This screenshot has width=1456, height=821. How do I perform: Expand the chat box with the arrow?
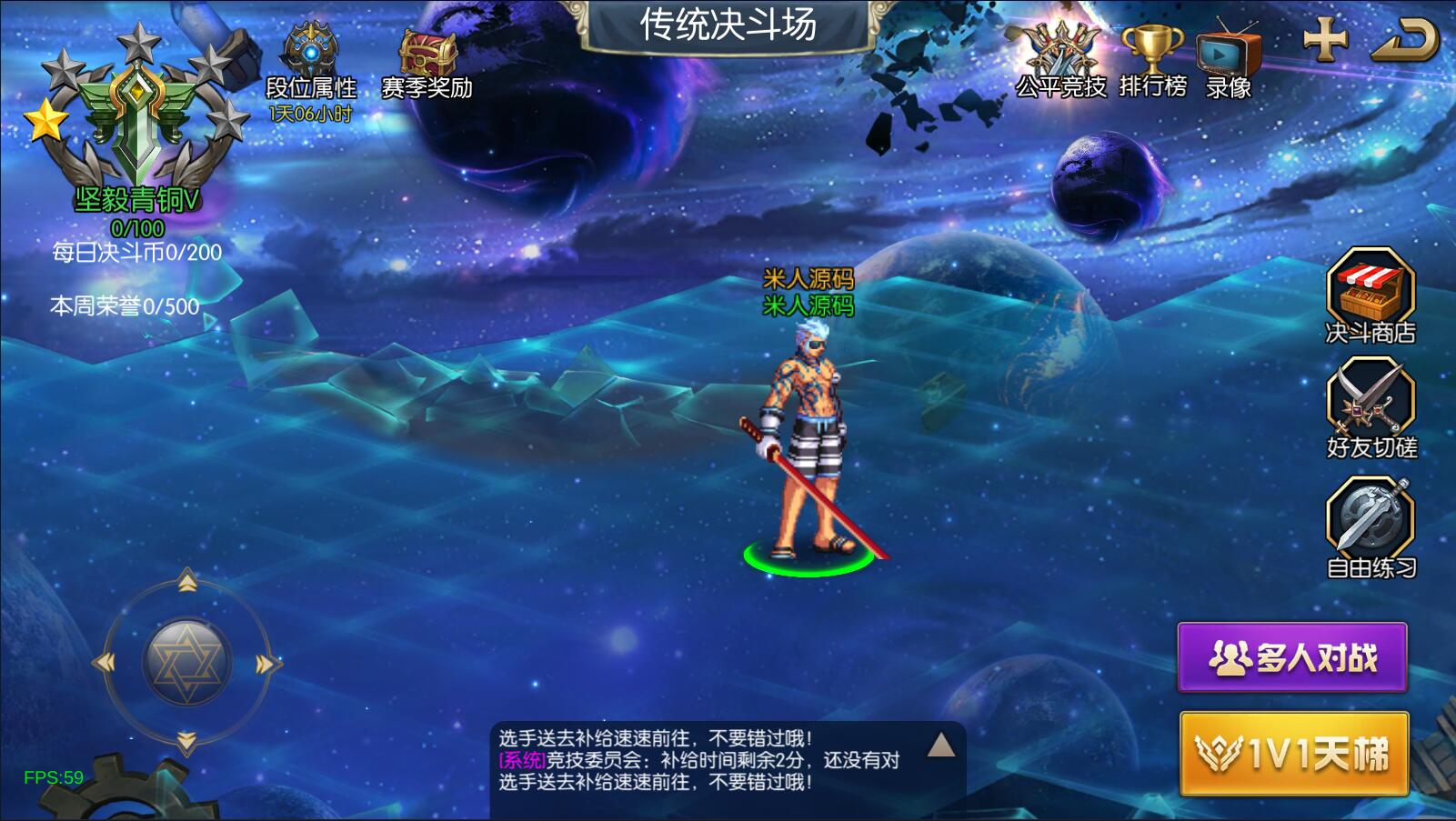tap(941, 746)
